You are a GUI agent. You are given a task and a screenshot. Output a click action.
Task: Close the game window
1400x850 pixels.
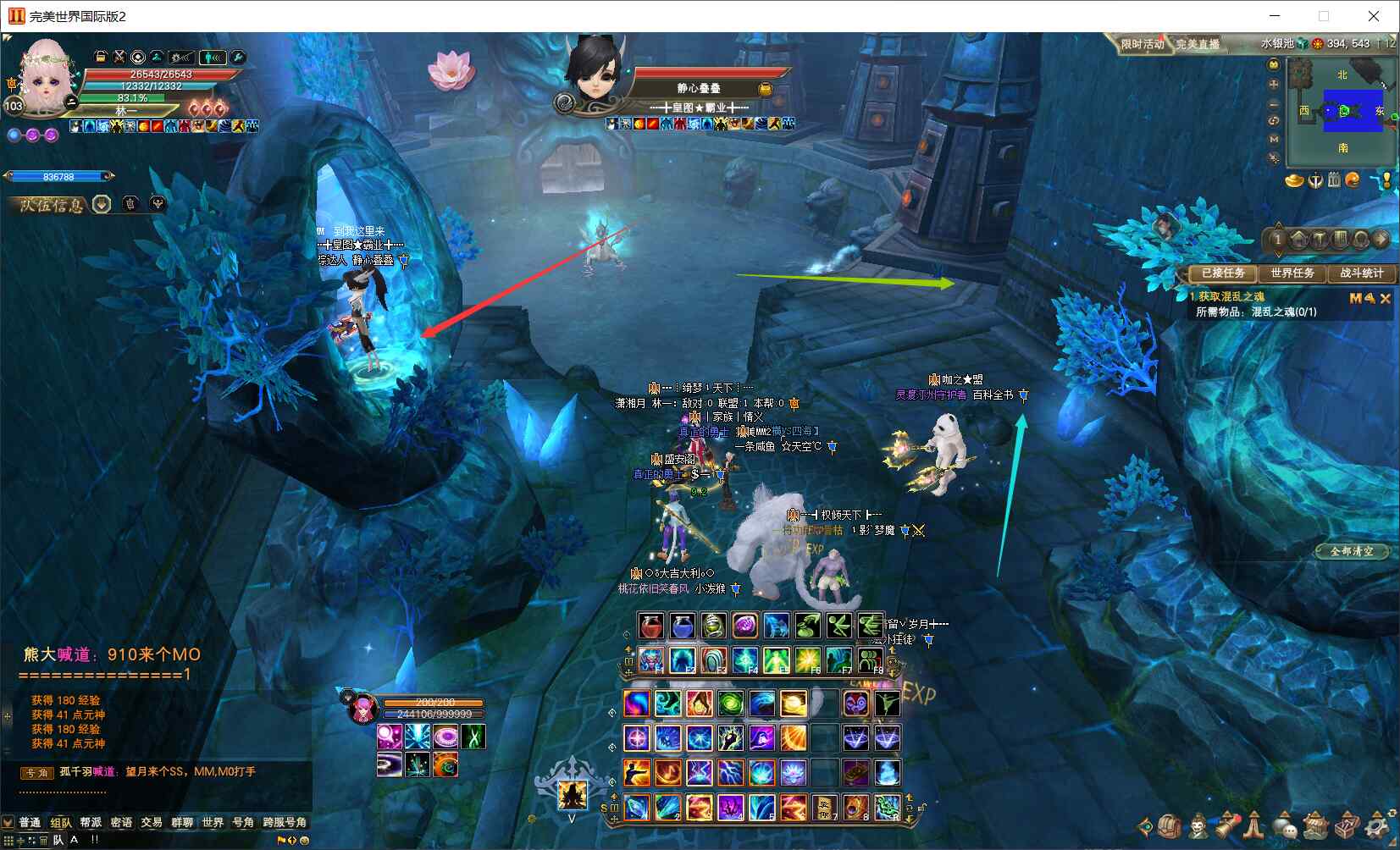(1374, 16)
